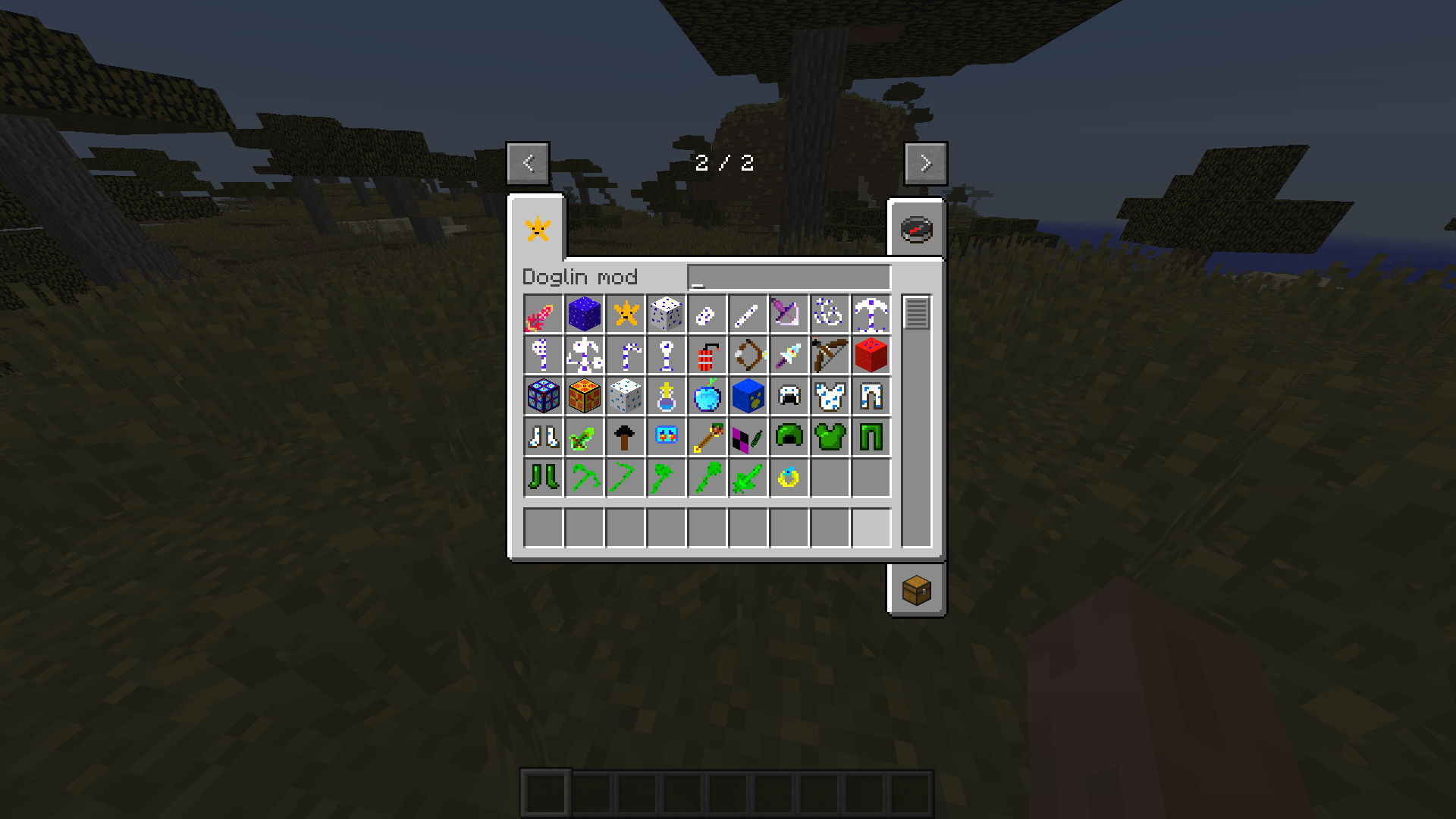Select the TNT dynamite item

[706, 355]
